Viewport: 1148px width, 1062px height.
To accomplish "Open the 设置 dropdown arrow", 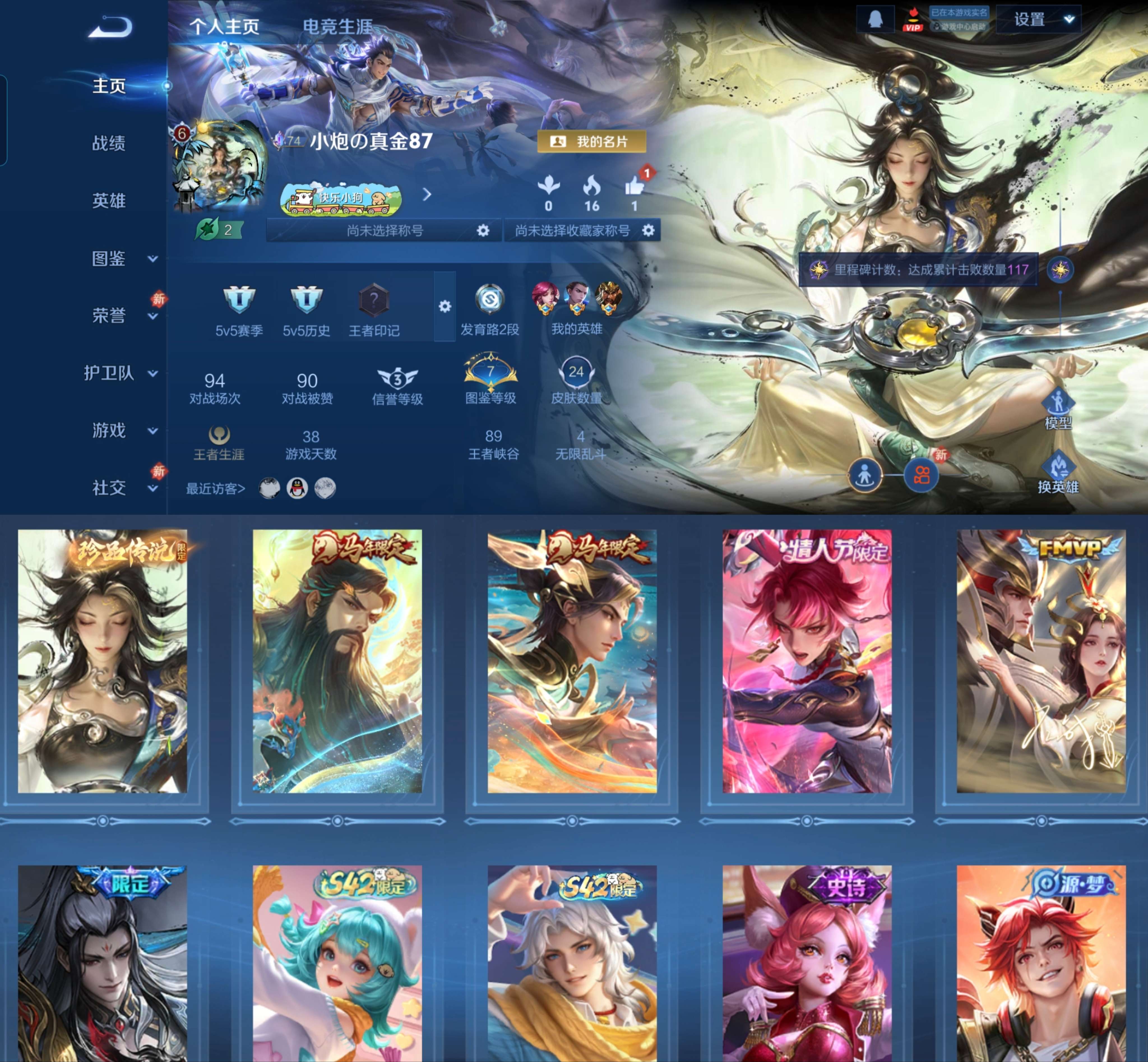I will click(1069, 18).
